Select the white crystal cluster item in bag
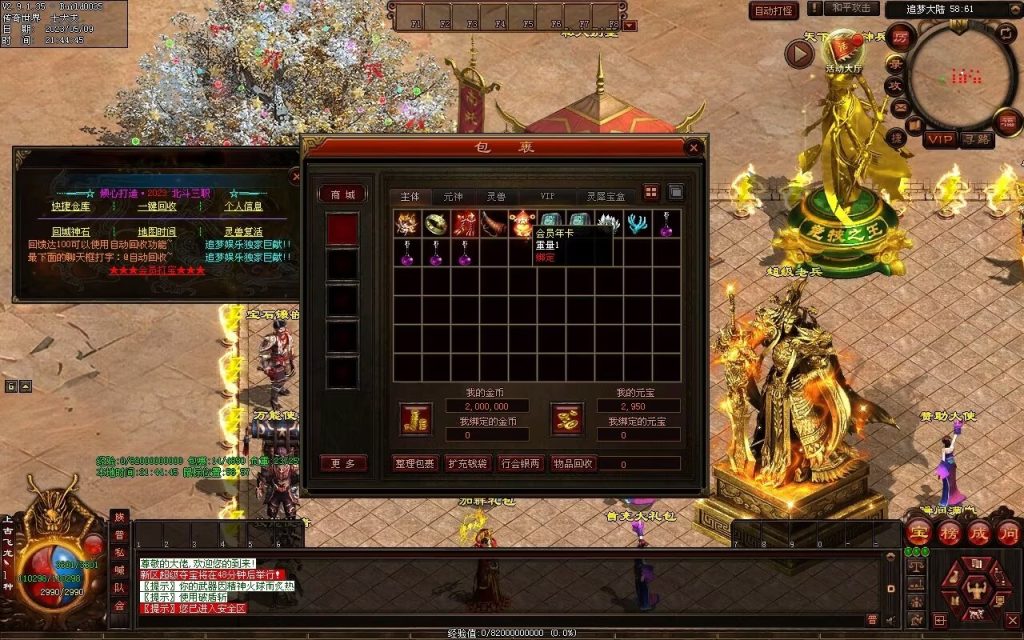The height and width of the screenshot is (640, 1024). 609,224
